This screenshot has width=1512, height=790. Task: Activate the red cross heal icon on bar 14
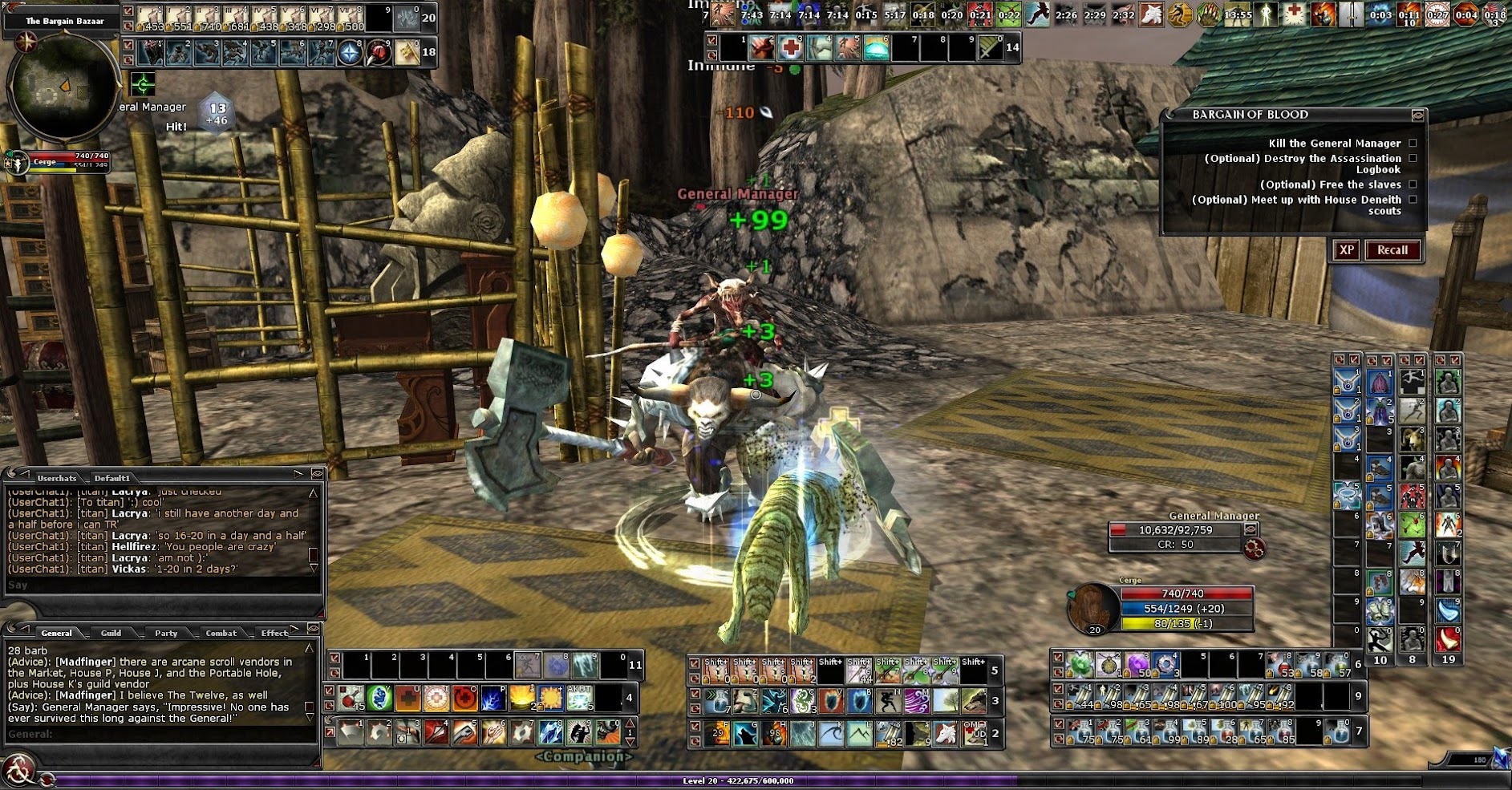790,48
